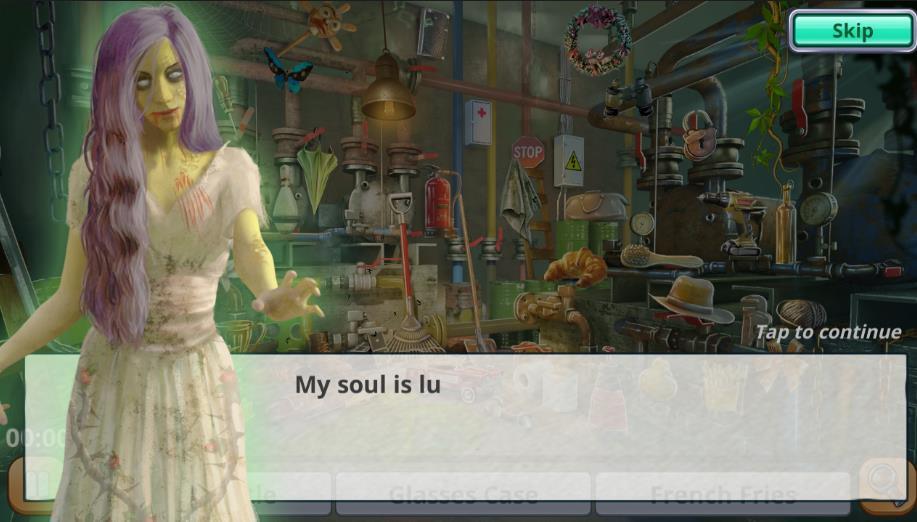Skip the cutscene with the Skip button
917x522 pixels.
(x=851, y=31)
